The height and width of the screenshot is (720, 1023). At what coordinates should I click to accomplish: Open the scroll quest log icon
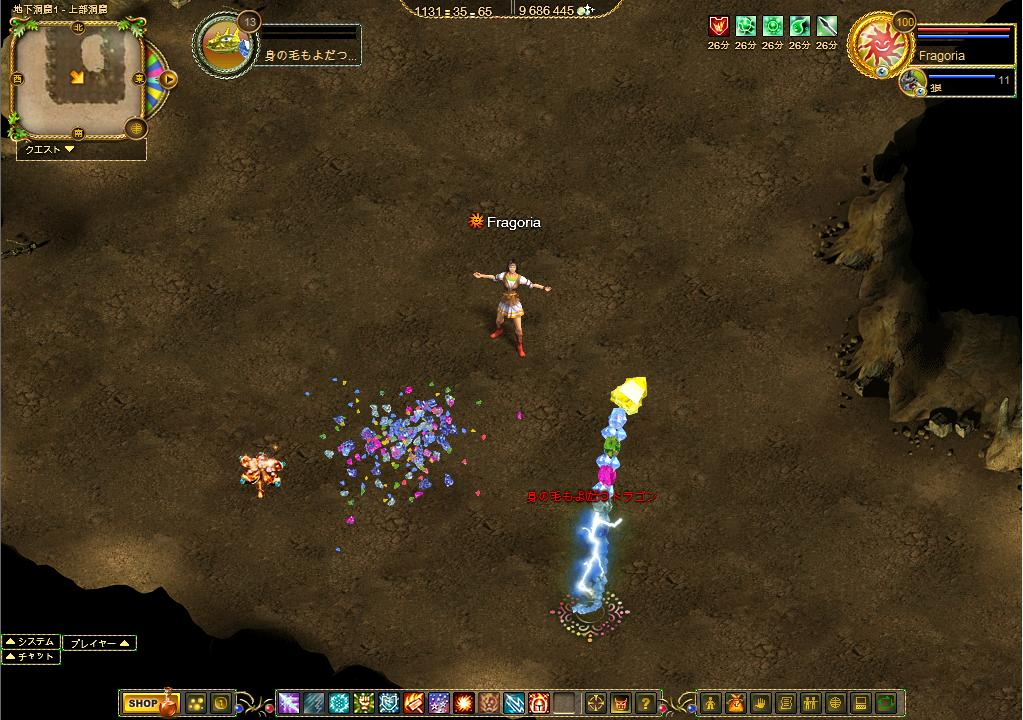click(x=785, y=703)
